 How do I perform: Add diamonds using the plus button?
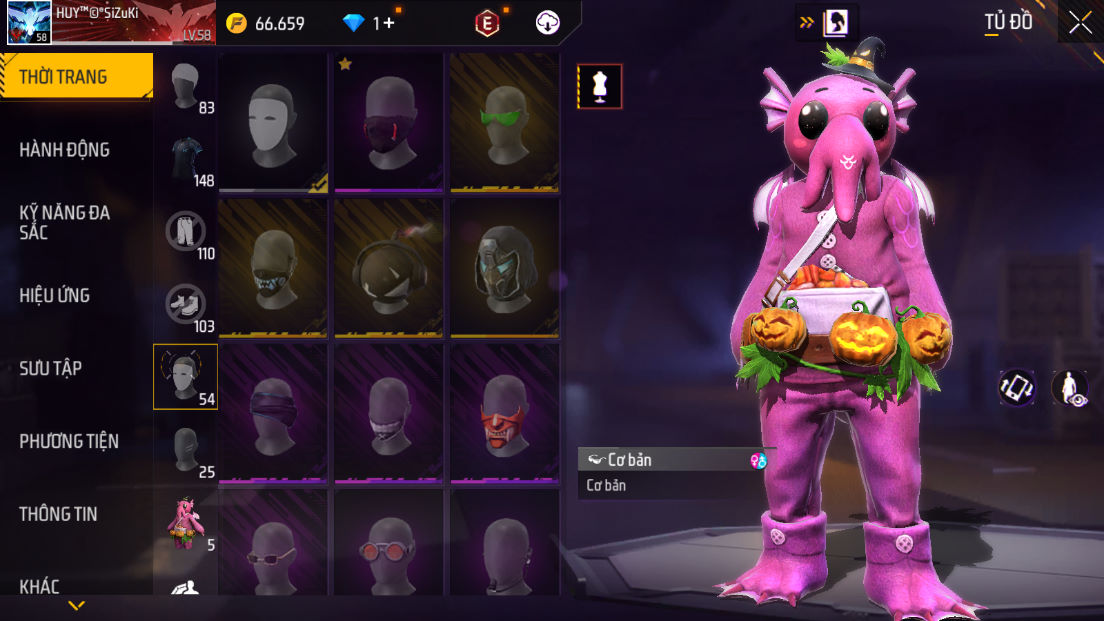pos(389,23)
